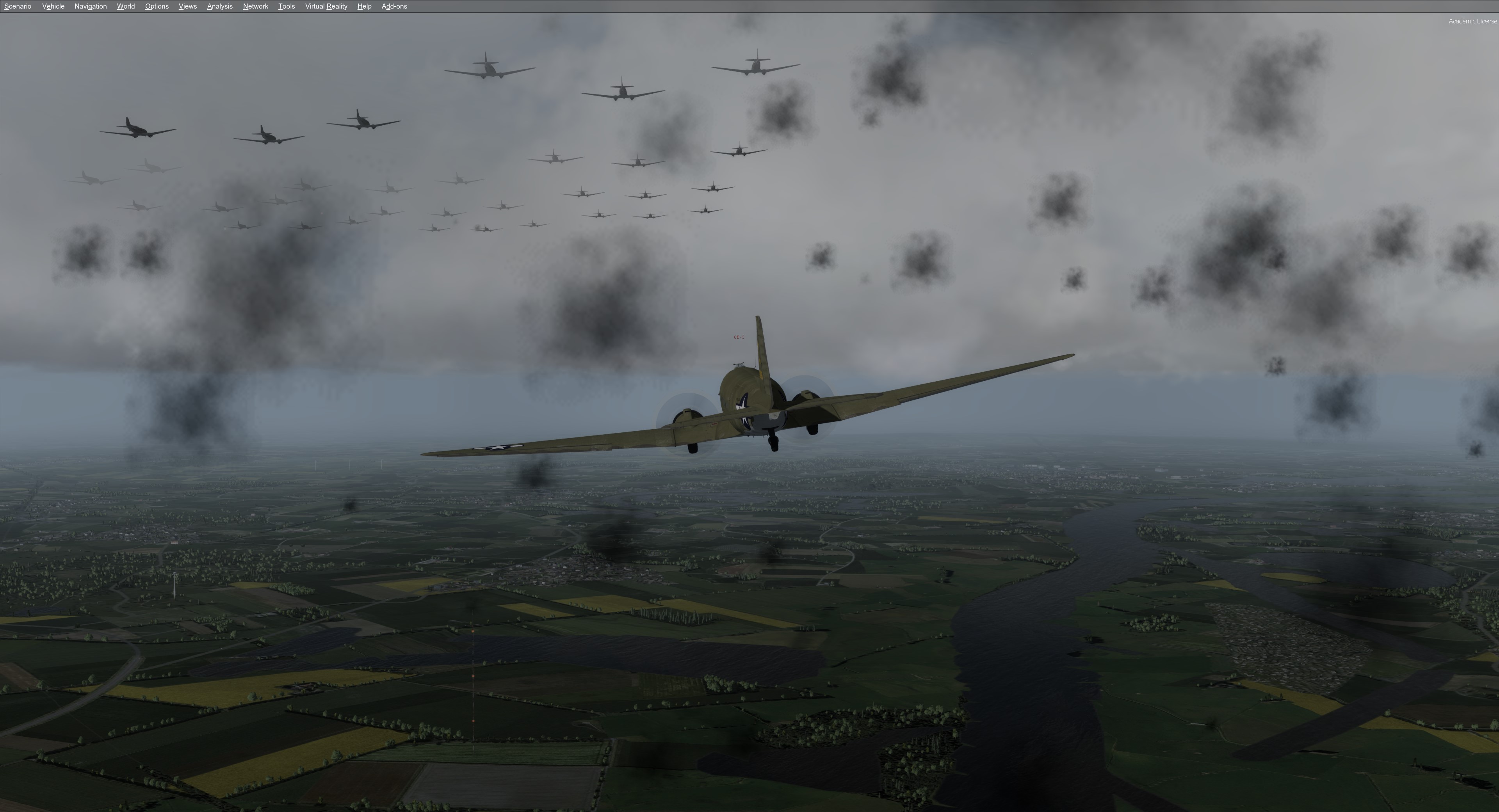1499x812 pixels.
Task: Open the Analysis menu
Action: tap(219, 6)
